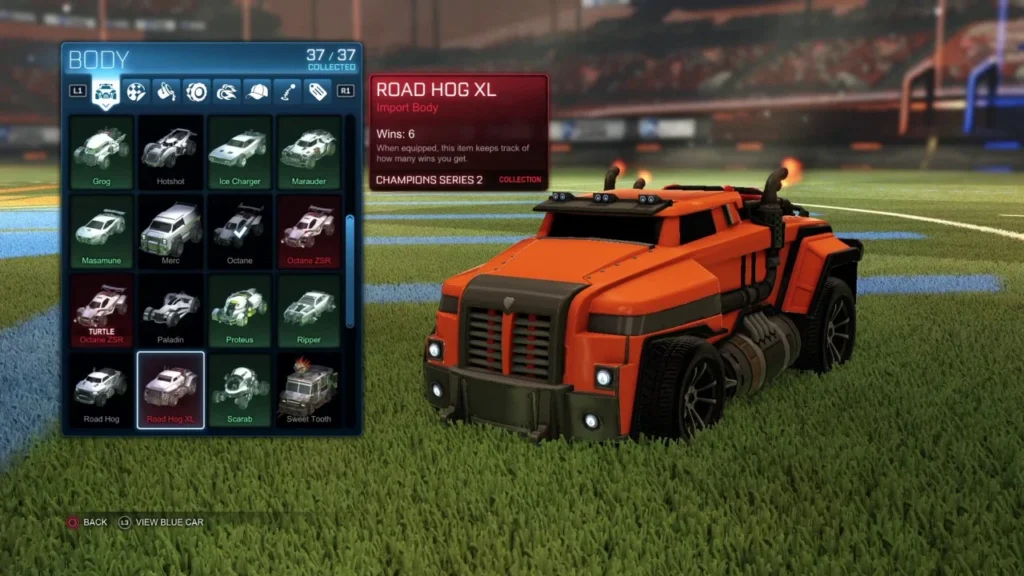Equip the Octane body
This screenshot has height=576, width=1024.
239,231
